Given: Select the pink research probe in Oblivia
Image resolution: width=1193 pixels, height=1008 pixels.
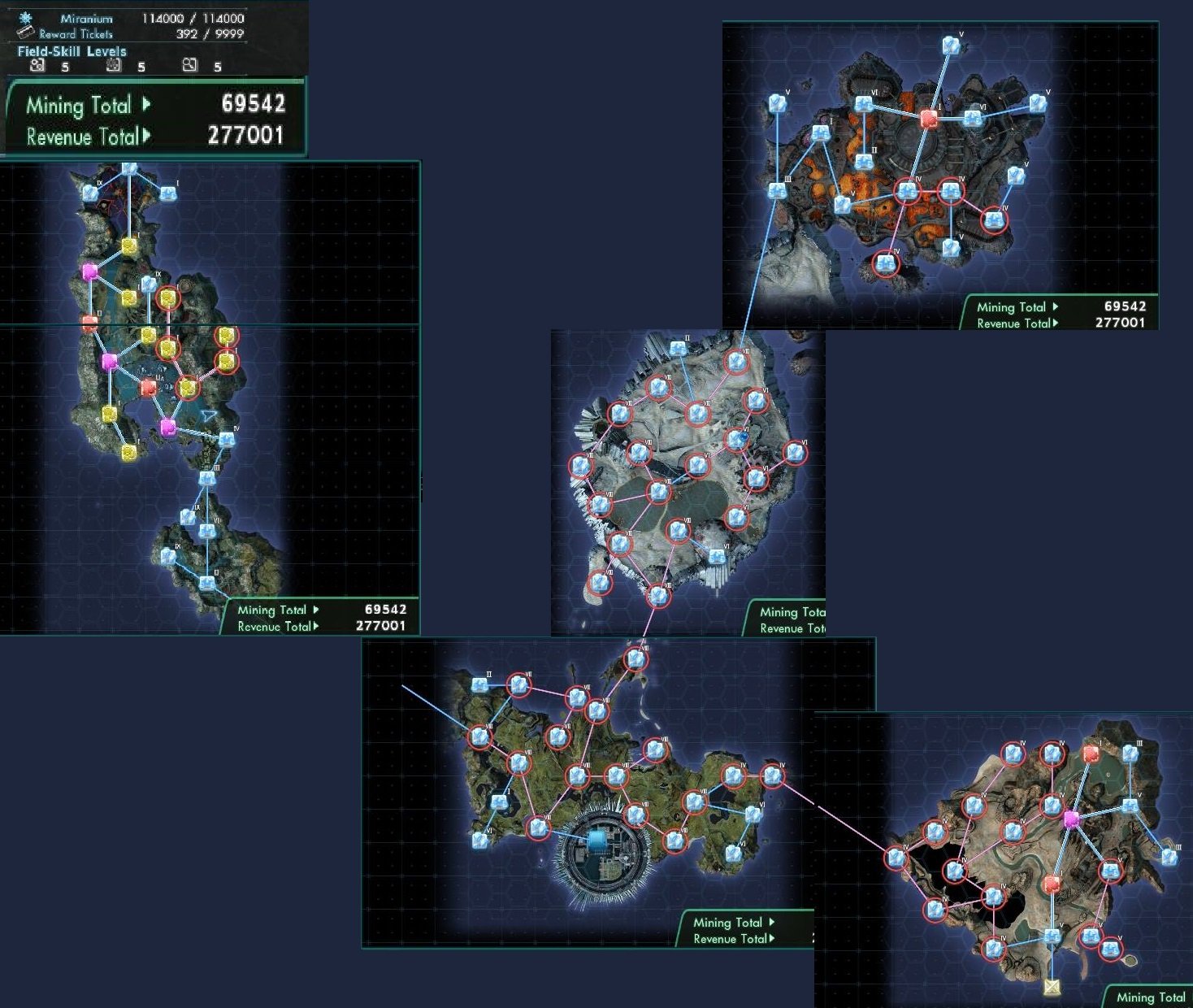Looking at the screenshot, I should 1071,820.
